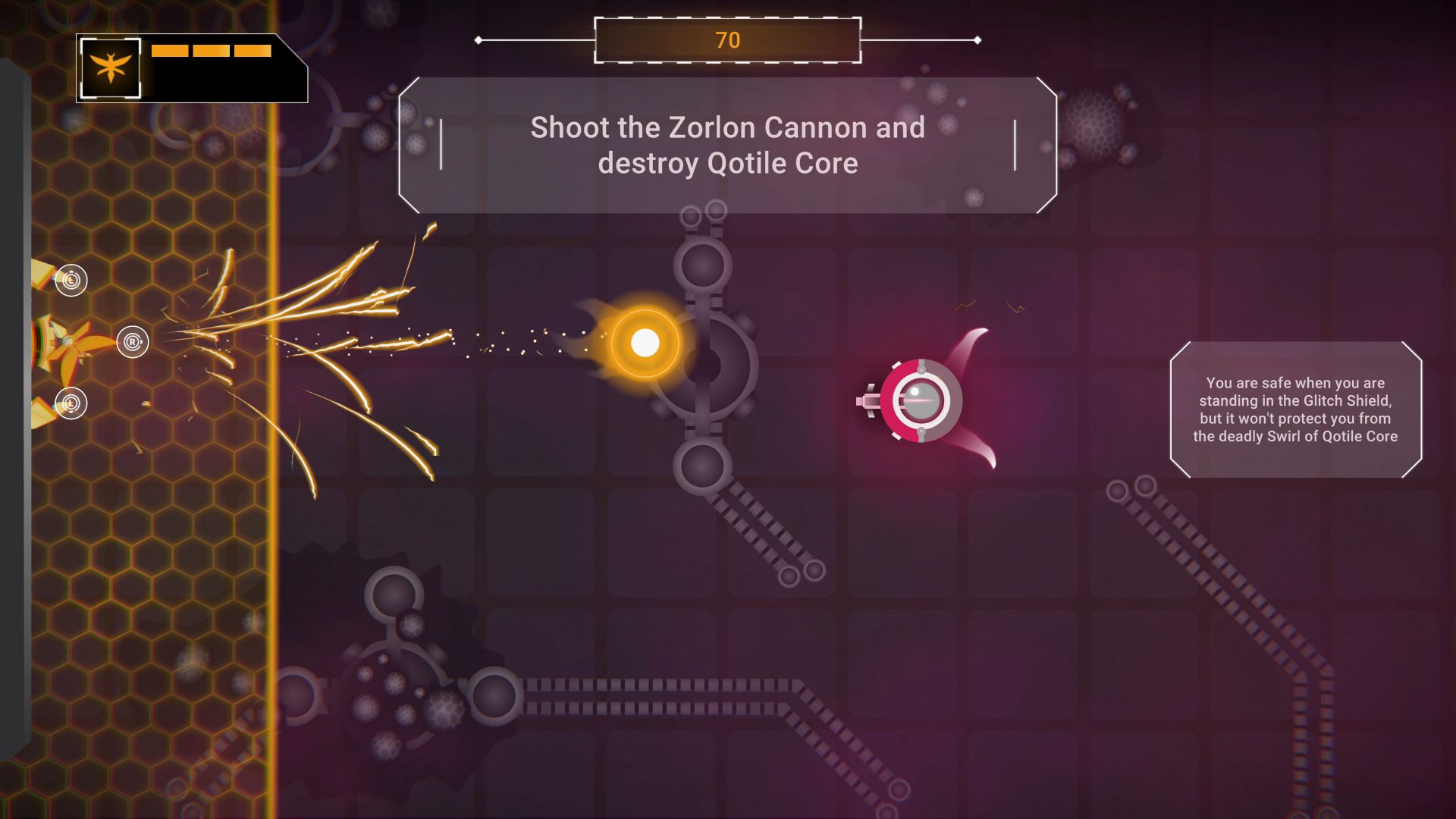Screen dimensions: 1456x819
Task: Select the Zorlon Cannon objective panel
Action: (x=727, y=145)
